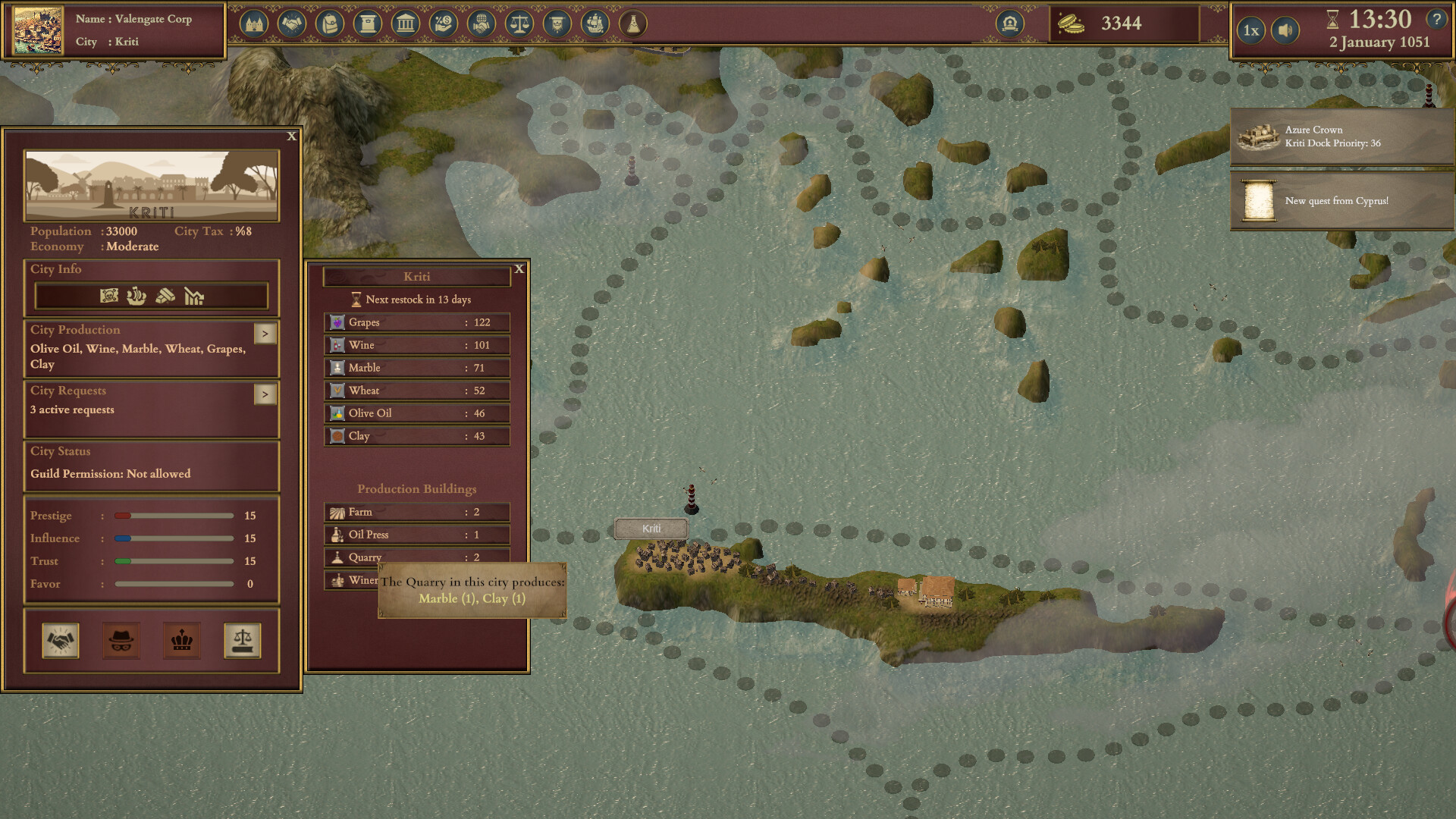Screen dimensions: 1456x819
Task: Open the sailing ship toolbar icon
Action: [595, 24]
